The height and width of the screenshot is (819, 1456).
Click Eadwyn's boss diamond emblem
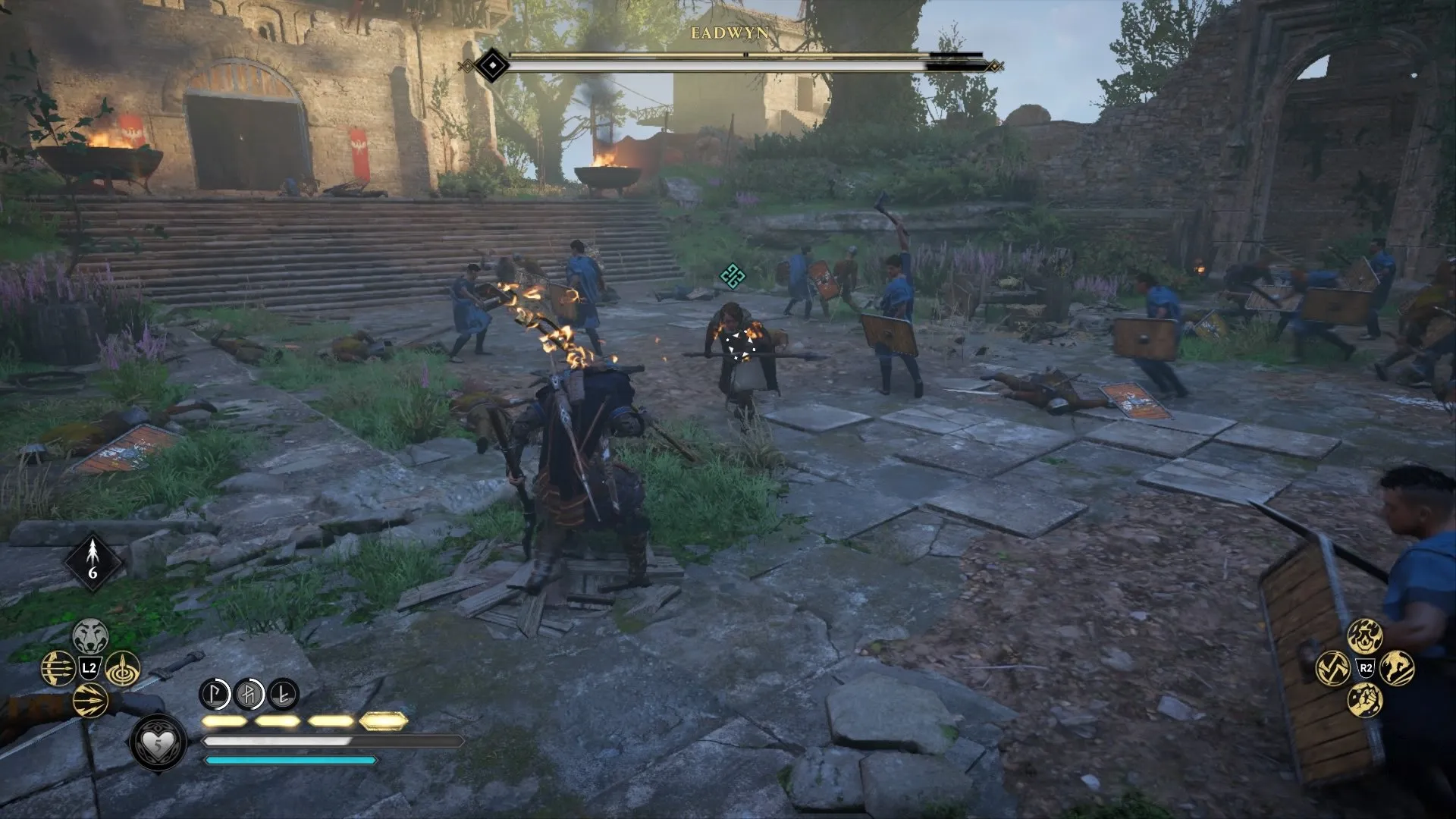[493, 66]
